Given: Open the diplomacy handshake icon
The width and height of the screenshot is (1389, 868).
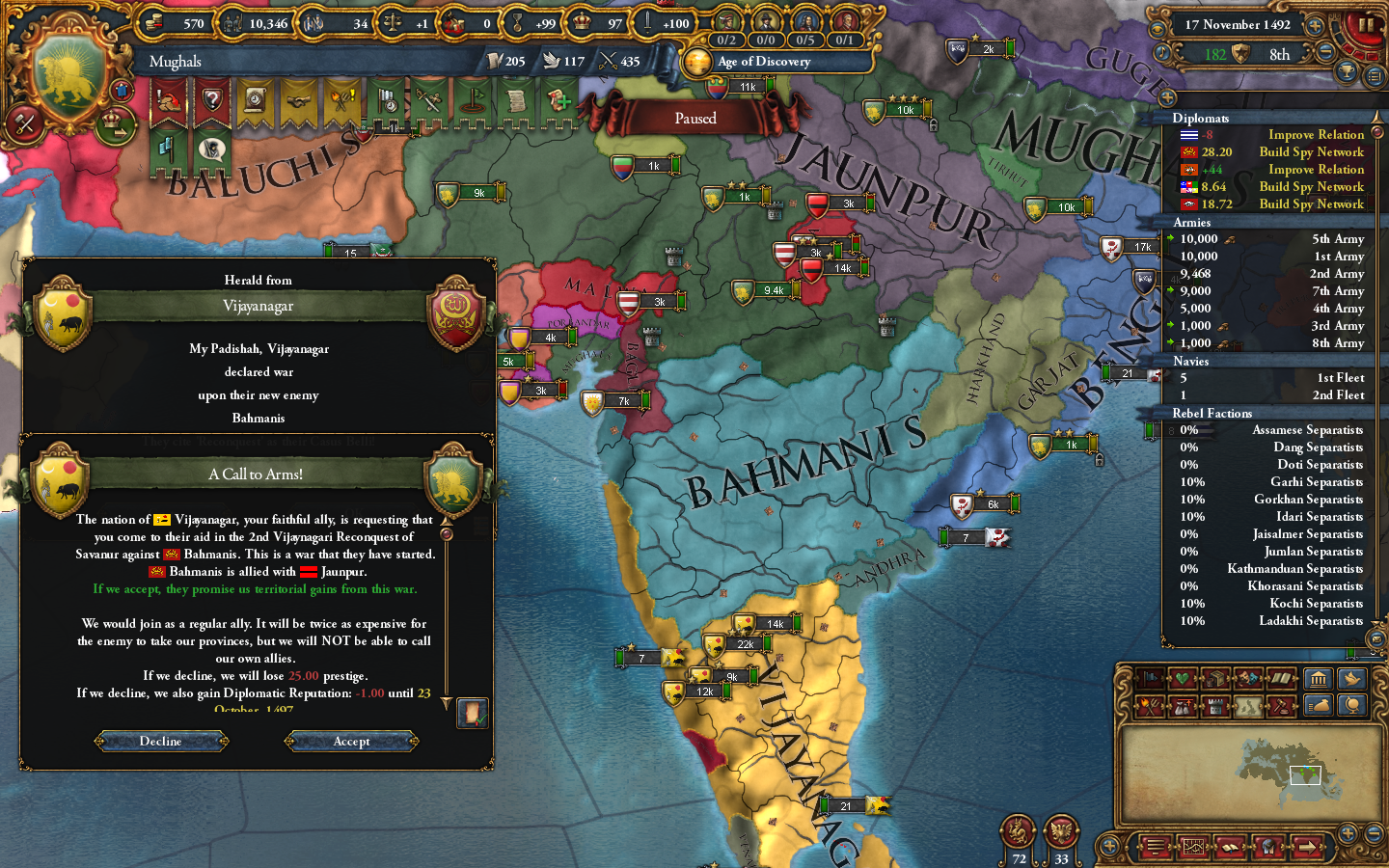Looking at the screenshot, I should coord(298,100).
